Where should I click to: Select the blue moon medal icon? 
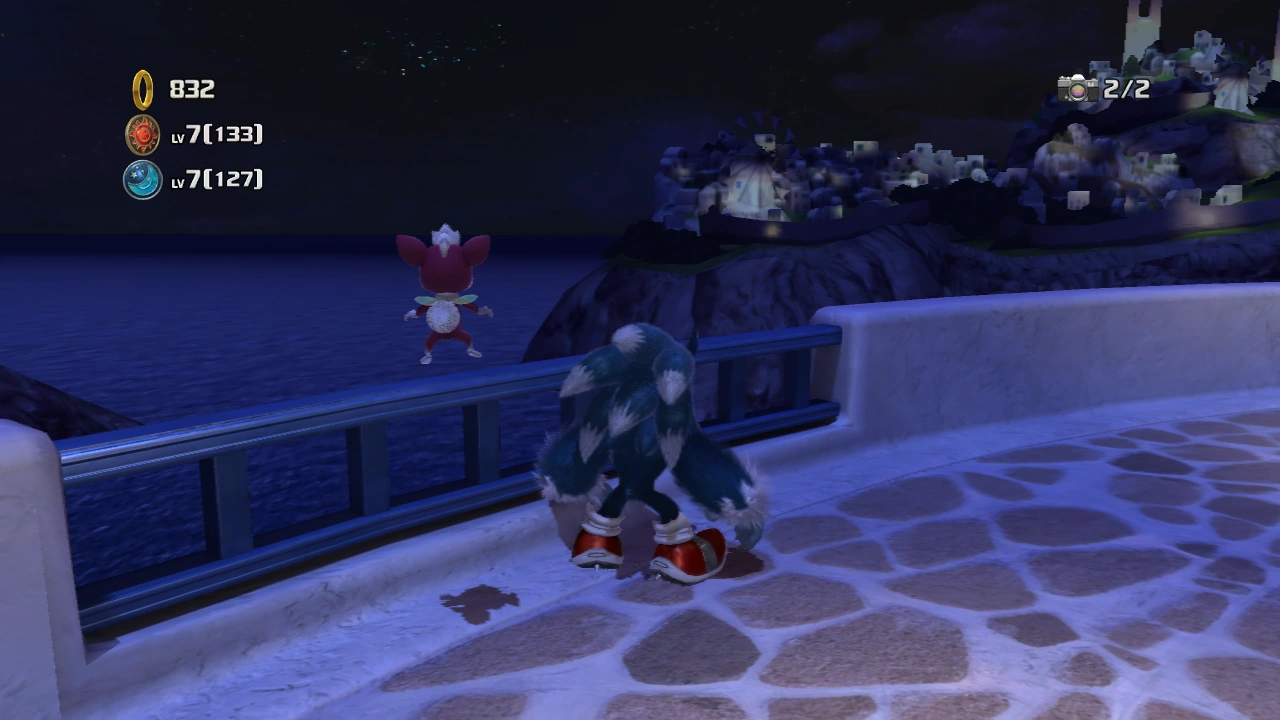tap(143, 179)
